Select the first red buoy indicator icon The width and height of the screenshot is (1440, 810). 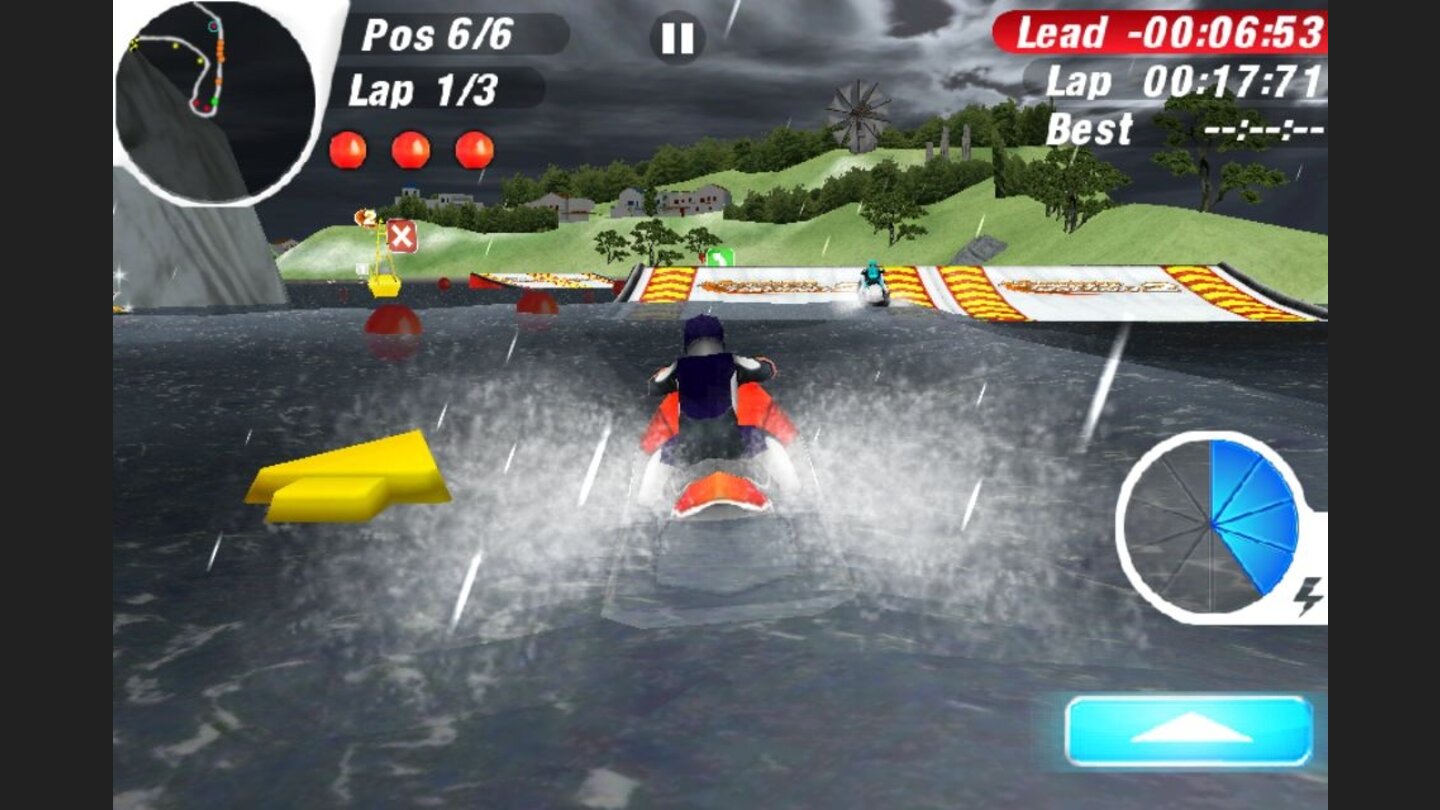tap(349, 148)
